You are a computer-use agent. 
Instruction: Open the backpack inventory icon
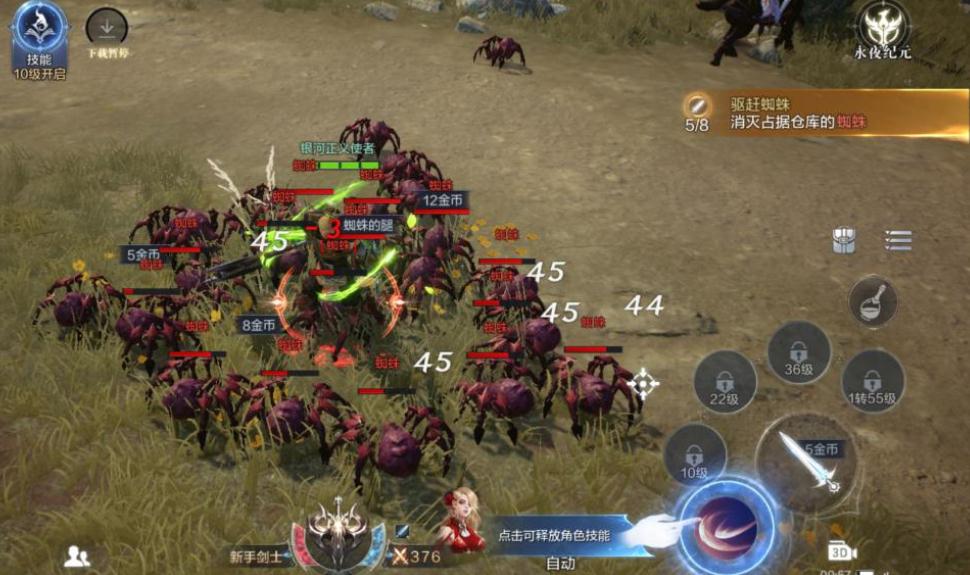tap(844, 241)
